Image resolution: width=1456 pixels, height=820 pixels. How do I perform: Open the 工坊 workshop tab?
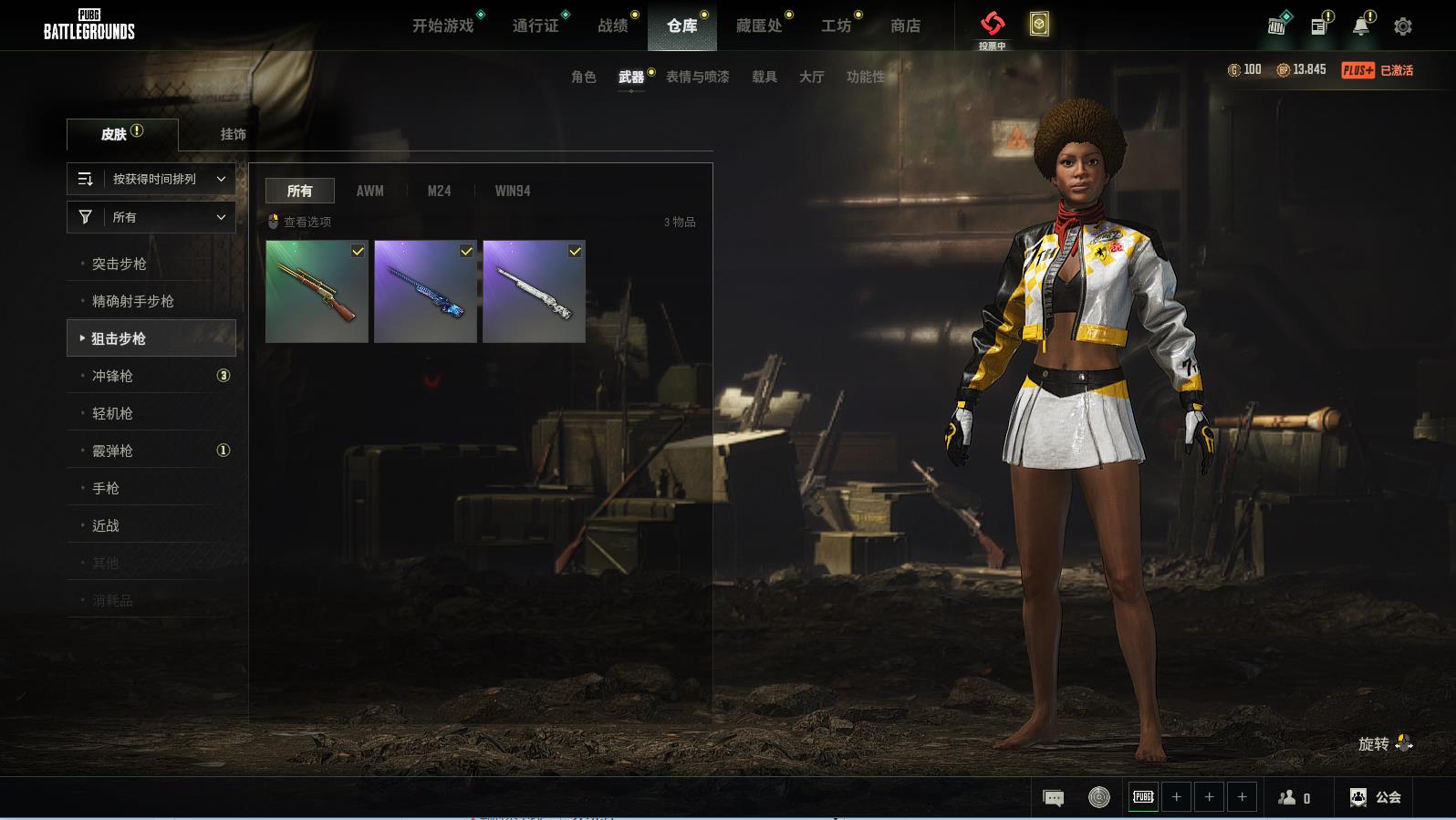[836, 26]
